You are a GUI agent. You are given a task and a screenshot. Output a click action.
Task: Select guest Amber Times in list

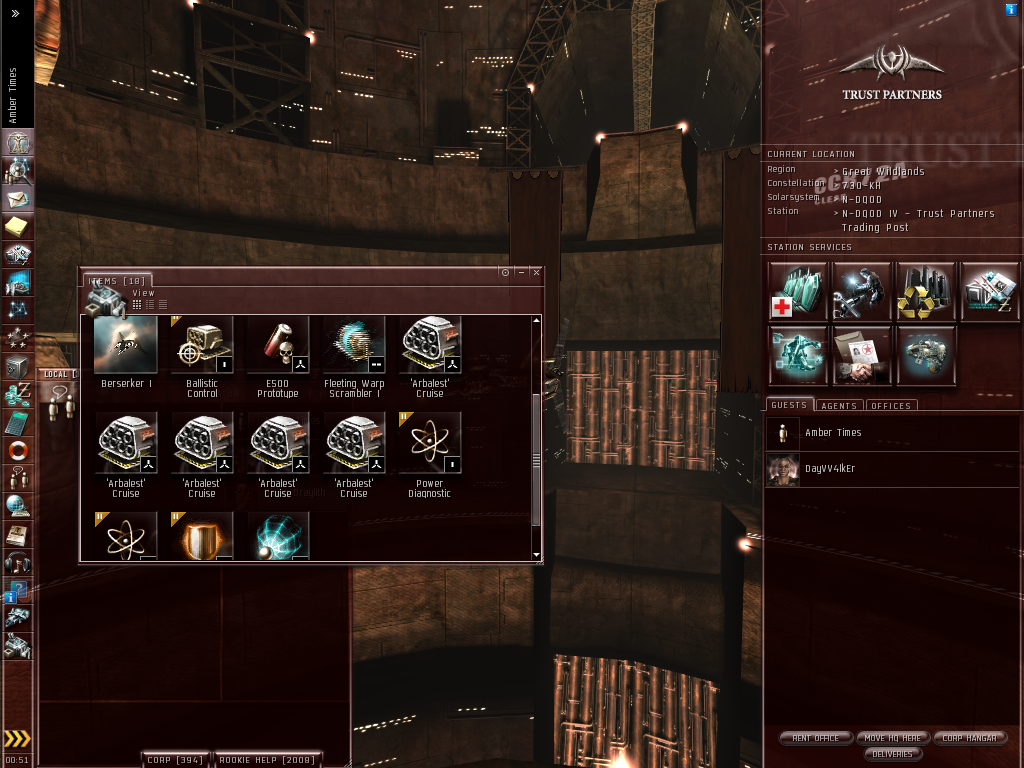coord(833,433)
